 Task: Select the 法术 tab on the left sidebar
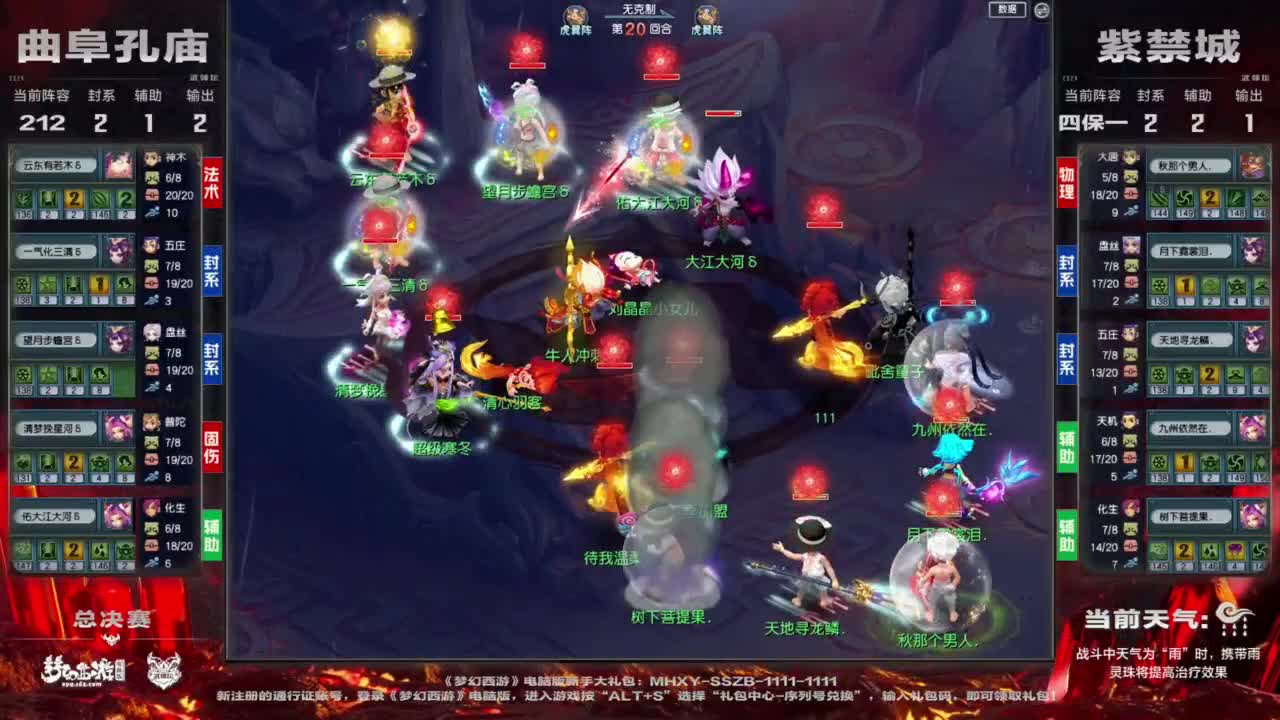tap(208, 179)
